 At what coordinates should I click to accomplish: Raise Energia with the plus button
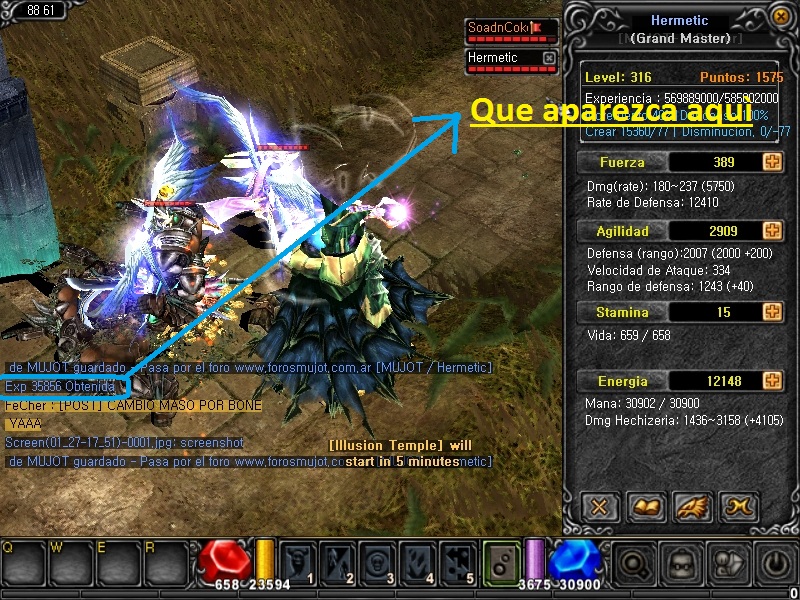tap(771, 381)
